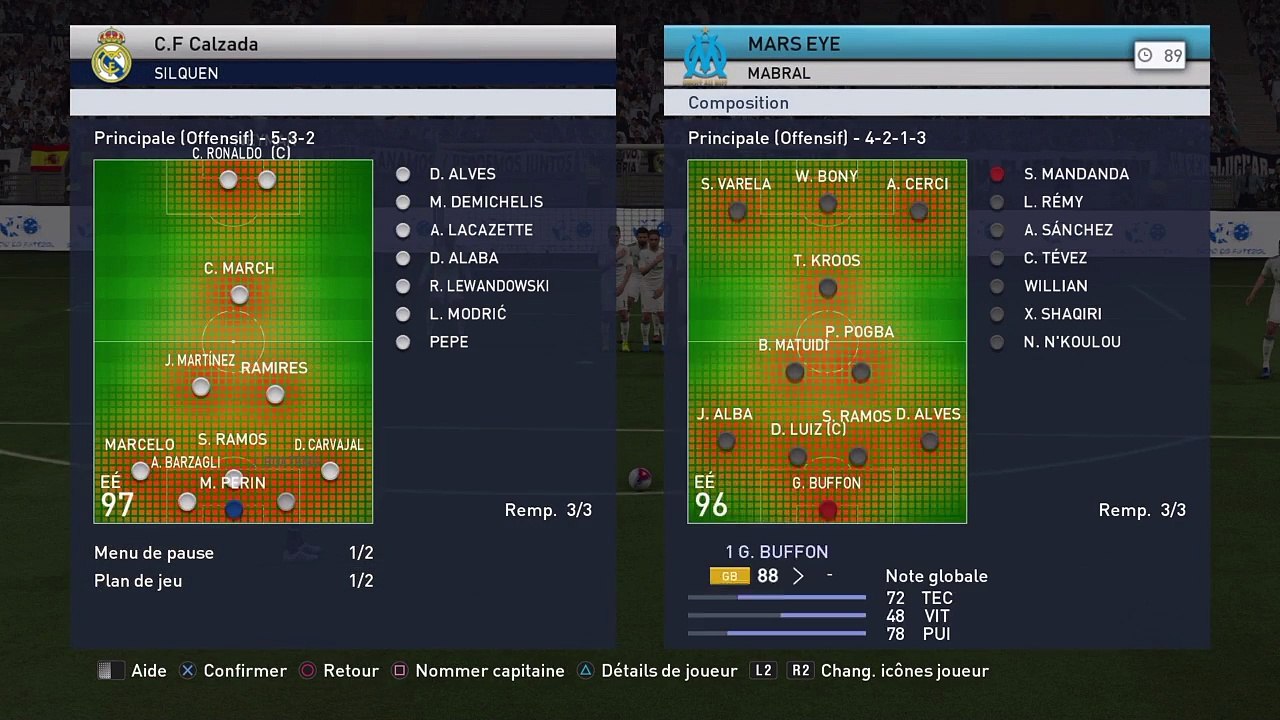Choose R. Lewandowski from Calzada's bench
Screen dimensions: 1280x720
pos(488,286)
